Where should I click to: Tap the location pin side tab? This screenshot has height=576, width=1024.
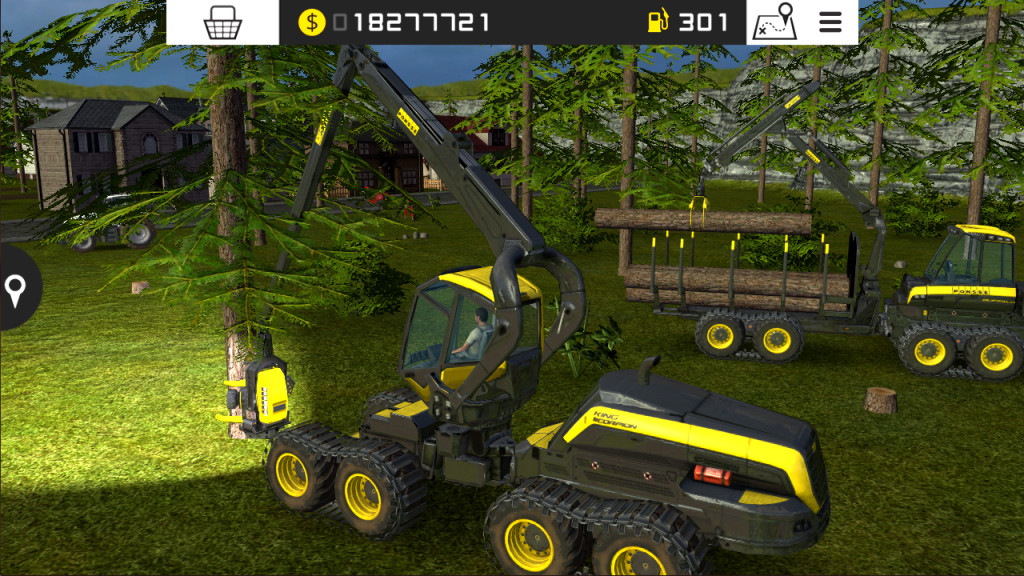[15, 289]
